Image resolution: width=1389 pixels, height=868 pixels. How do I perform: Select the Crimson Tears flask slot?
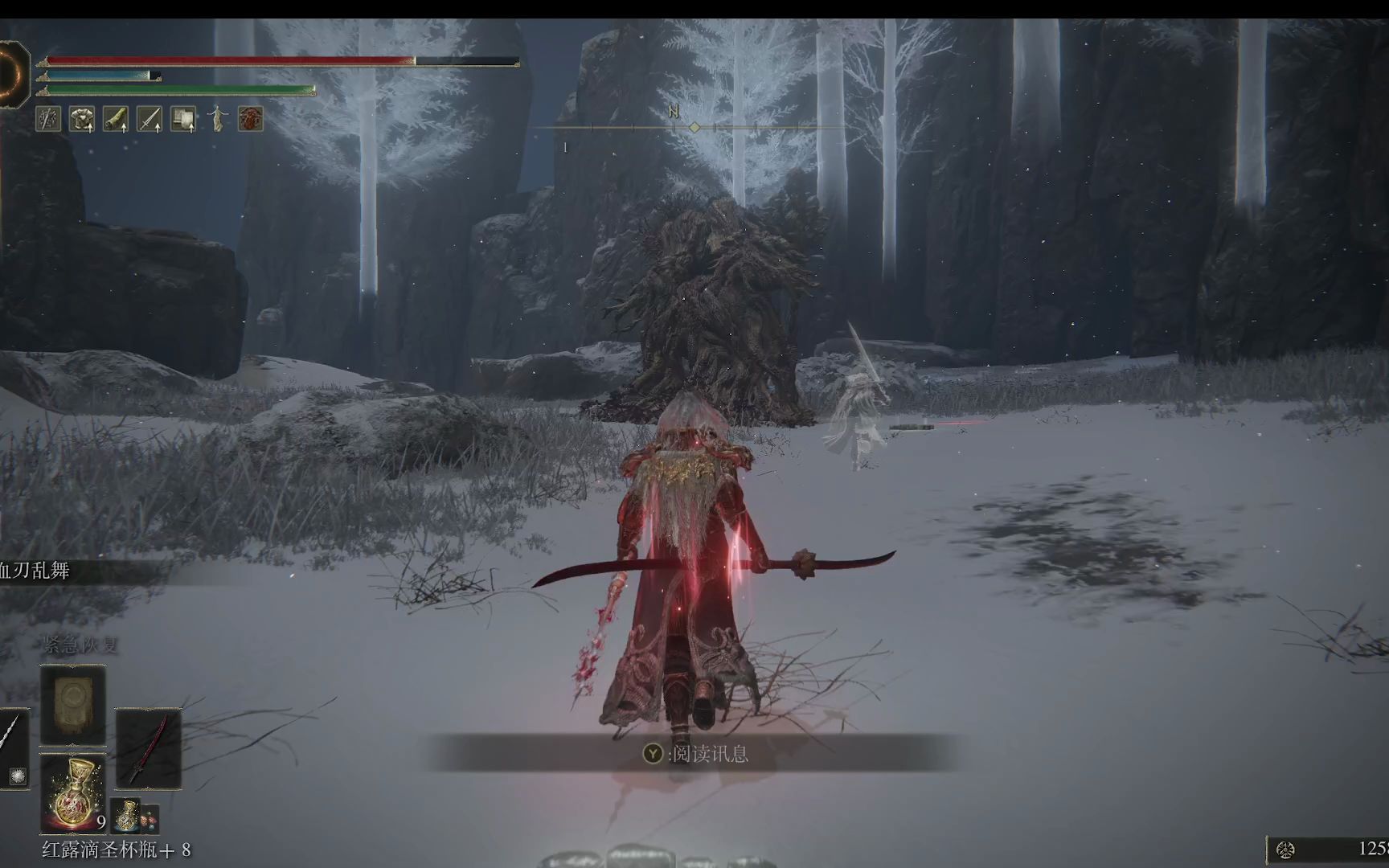(73, 793)
